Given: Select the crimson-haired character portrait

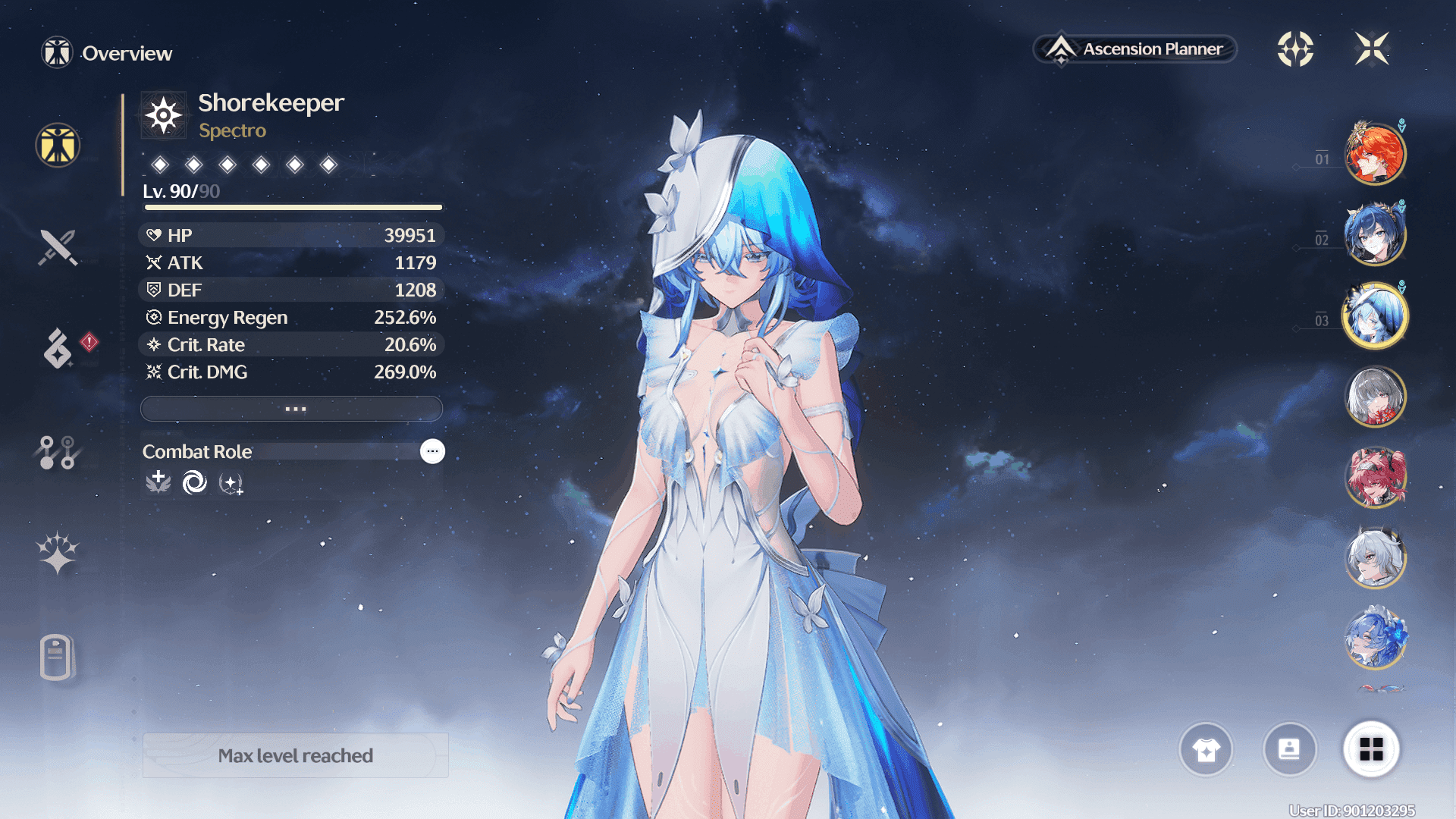Looking at the screenshot, I should pos(1375,478).
